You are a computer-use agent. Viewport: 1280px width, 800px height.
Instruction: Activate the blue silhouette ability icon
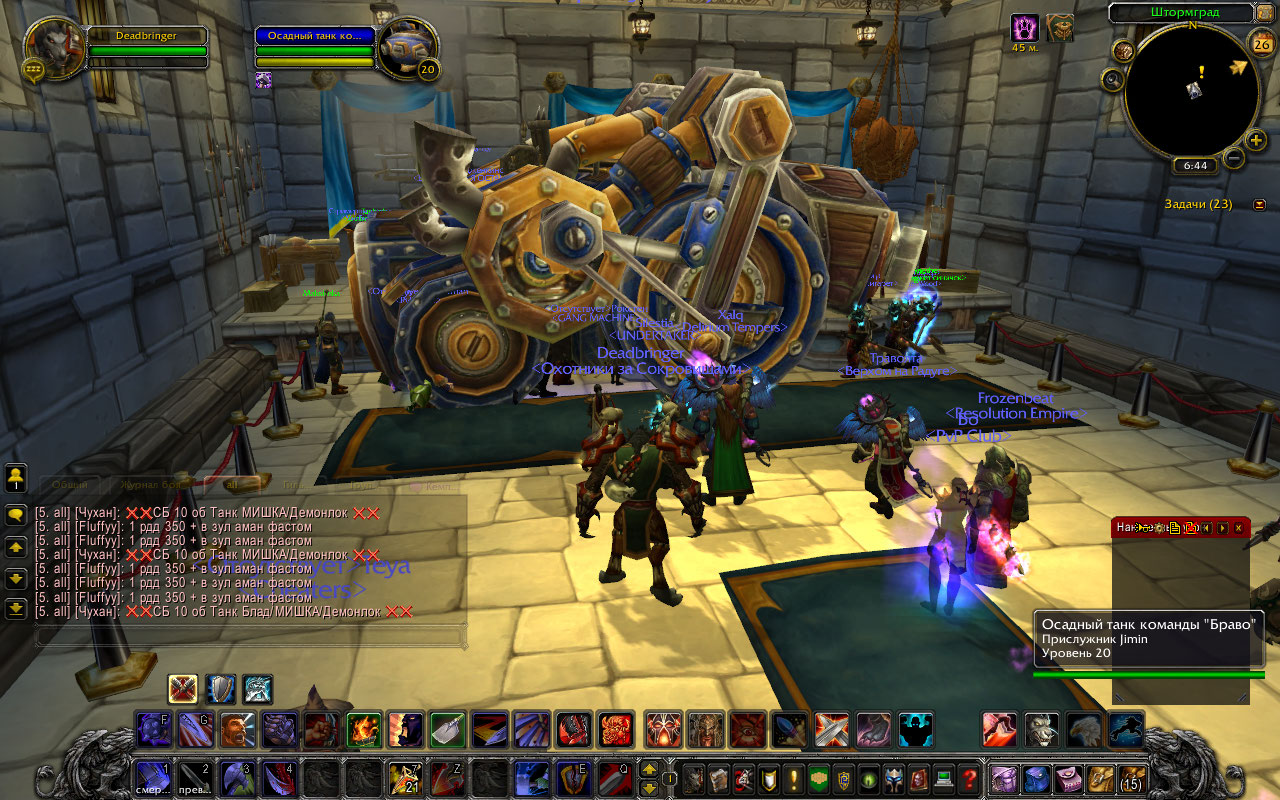point(915,730)
